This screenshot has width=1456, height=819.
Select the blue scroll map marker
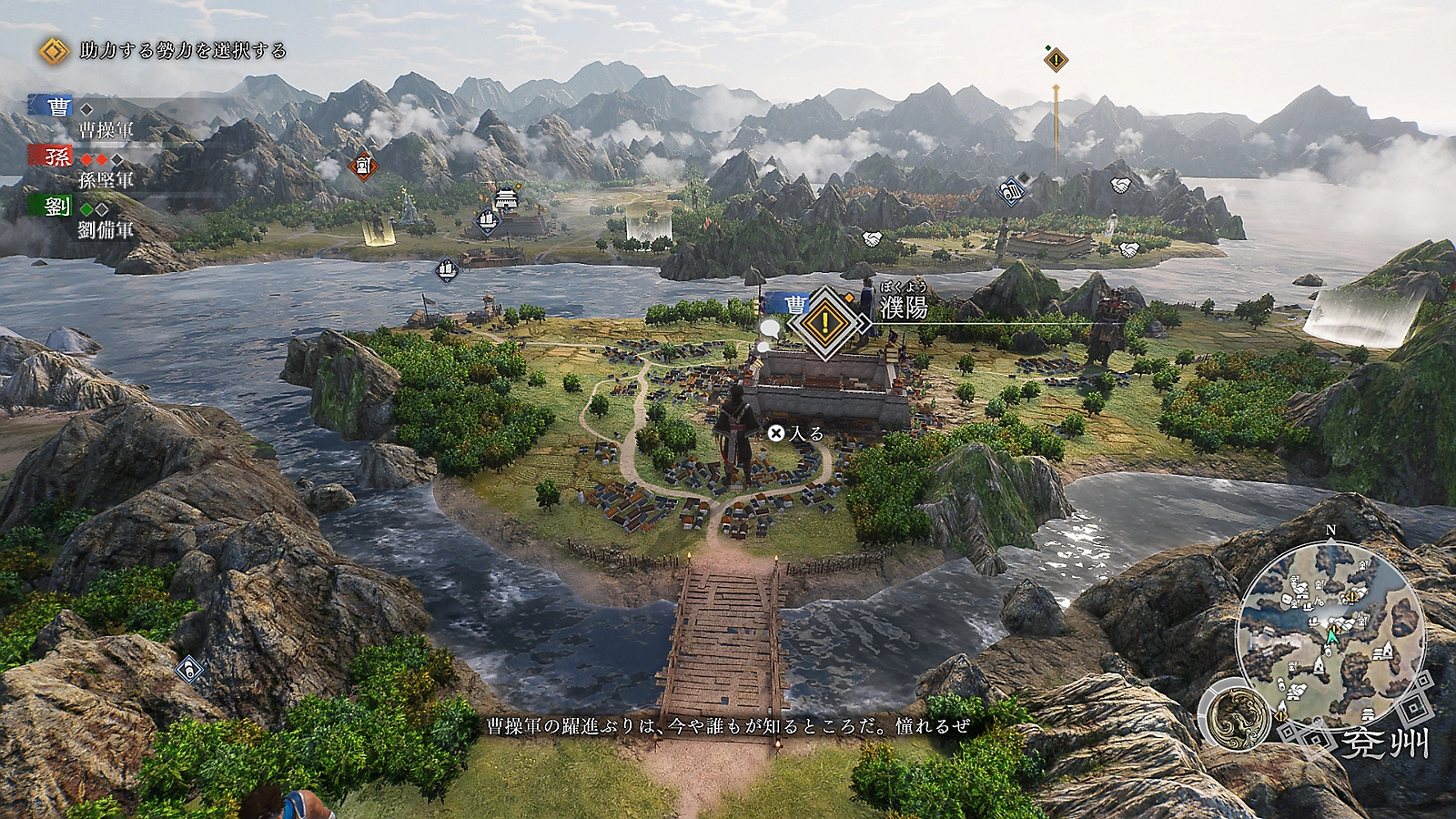[1011, 191]
